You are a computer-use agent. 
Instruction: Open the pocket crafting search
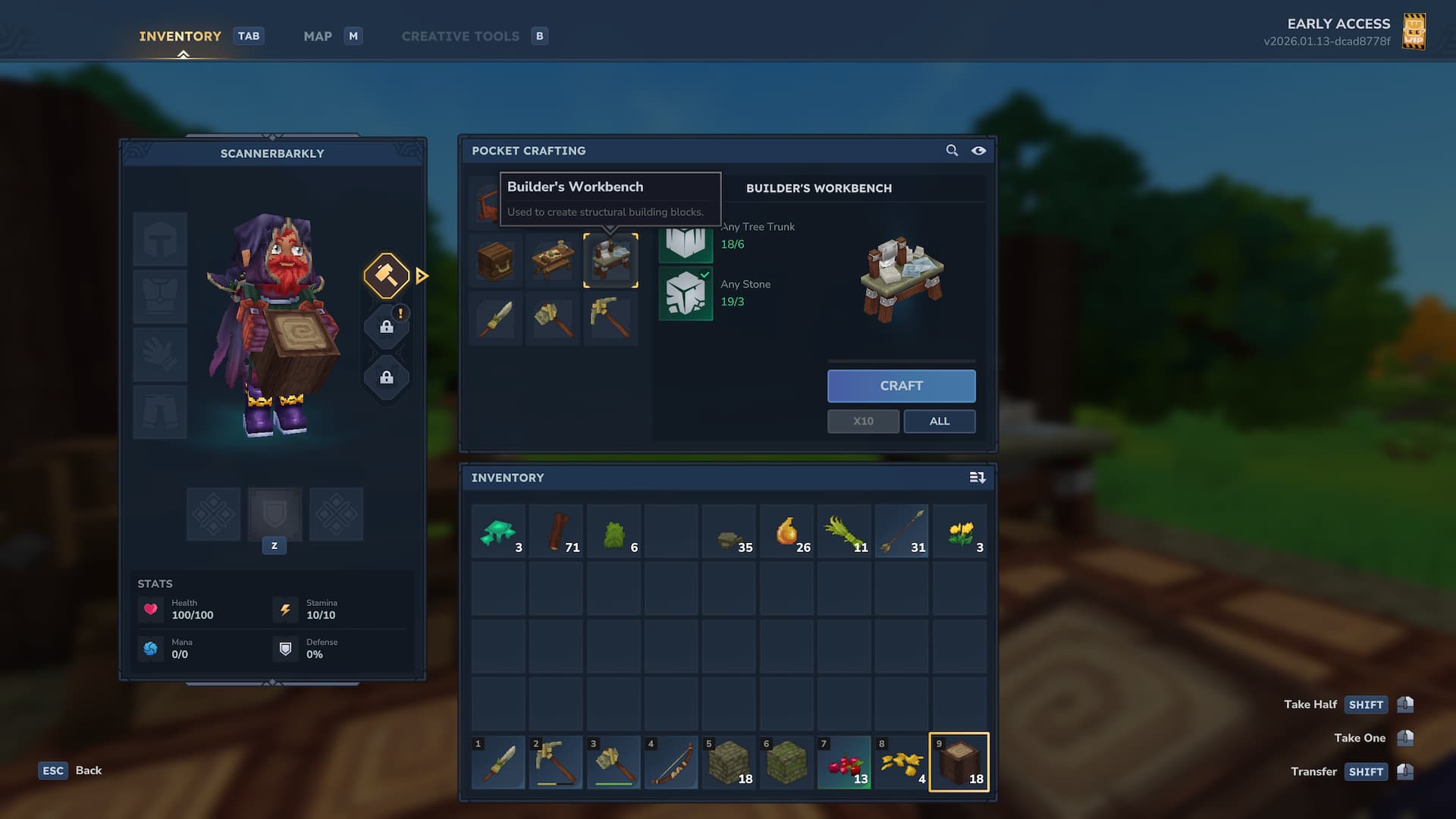click(952, 151)
